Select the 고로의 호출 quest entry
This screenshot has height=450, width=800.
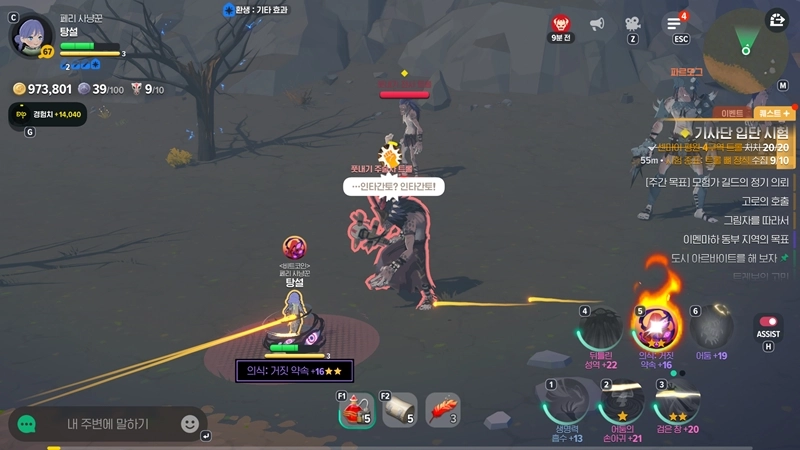click(764, 201)
